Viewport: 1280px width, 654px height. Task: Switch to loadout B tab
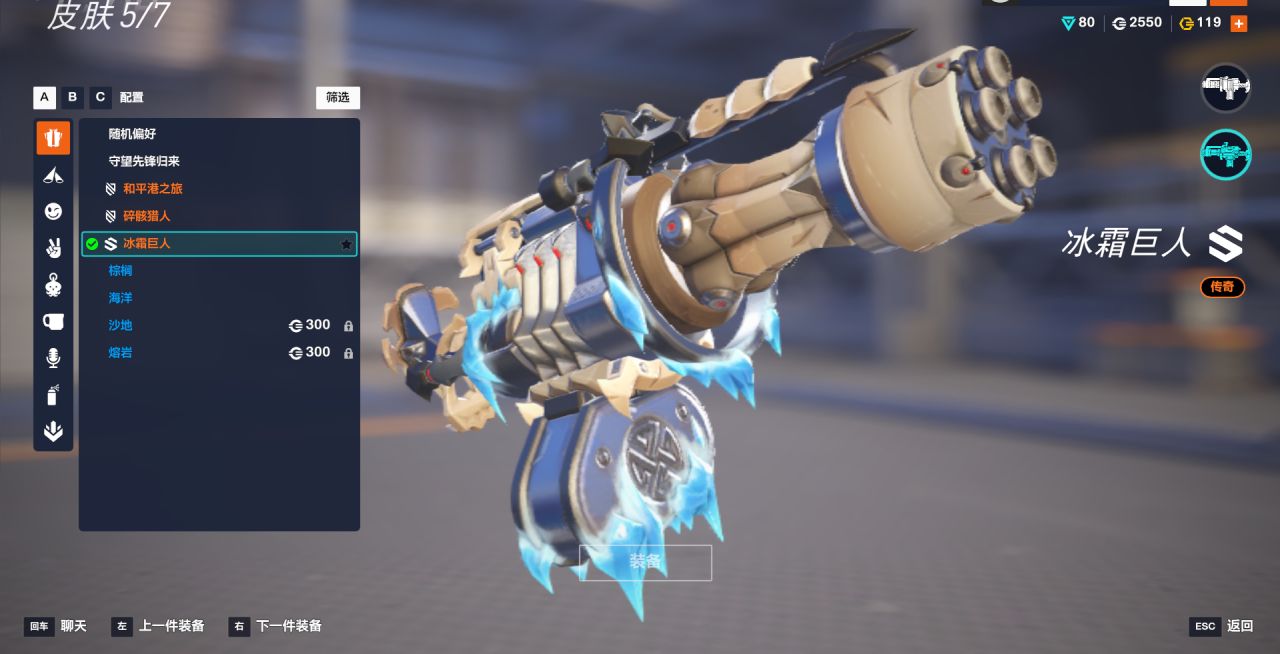(72, 97)
